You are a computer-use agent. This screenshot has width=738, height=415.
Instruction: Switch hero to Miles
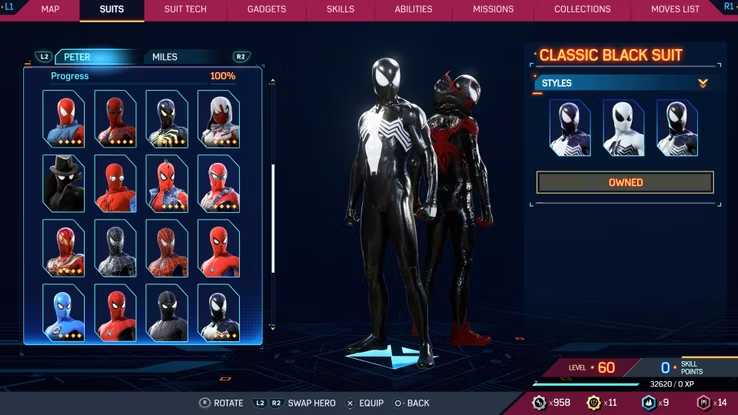(x=165, y=57)
